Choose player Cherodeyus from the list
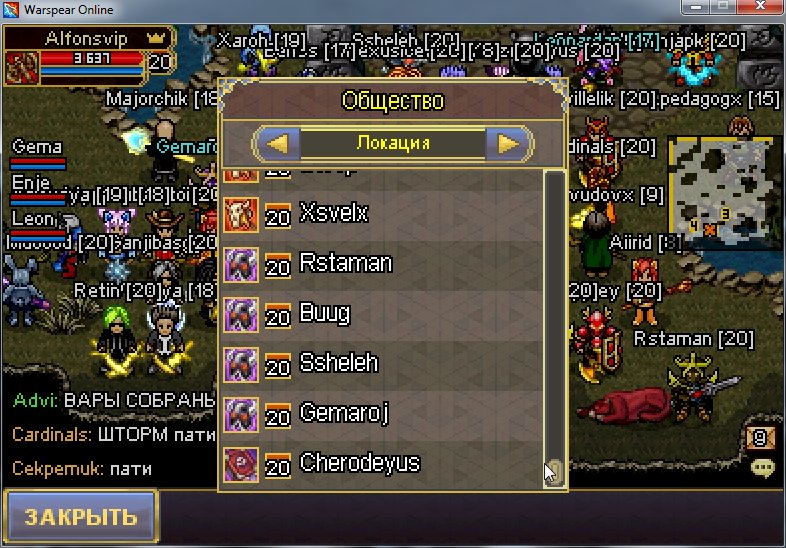 point(380,463)
